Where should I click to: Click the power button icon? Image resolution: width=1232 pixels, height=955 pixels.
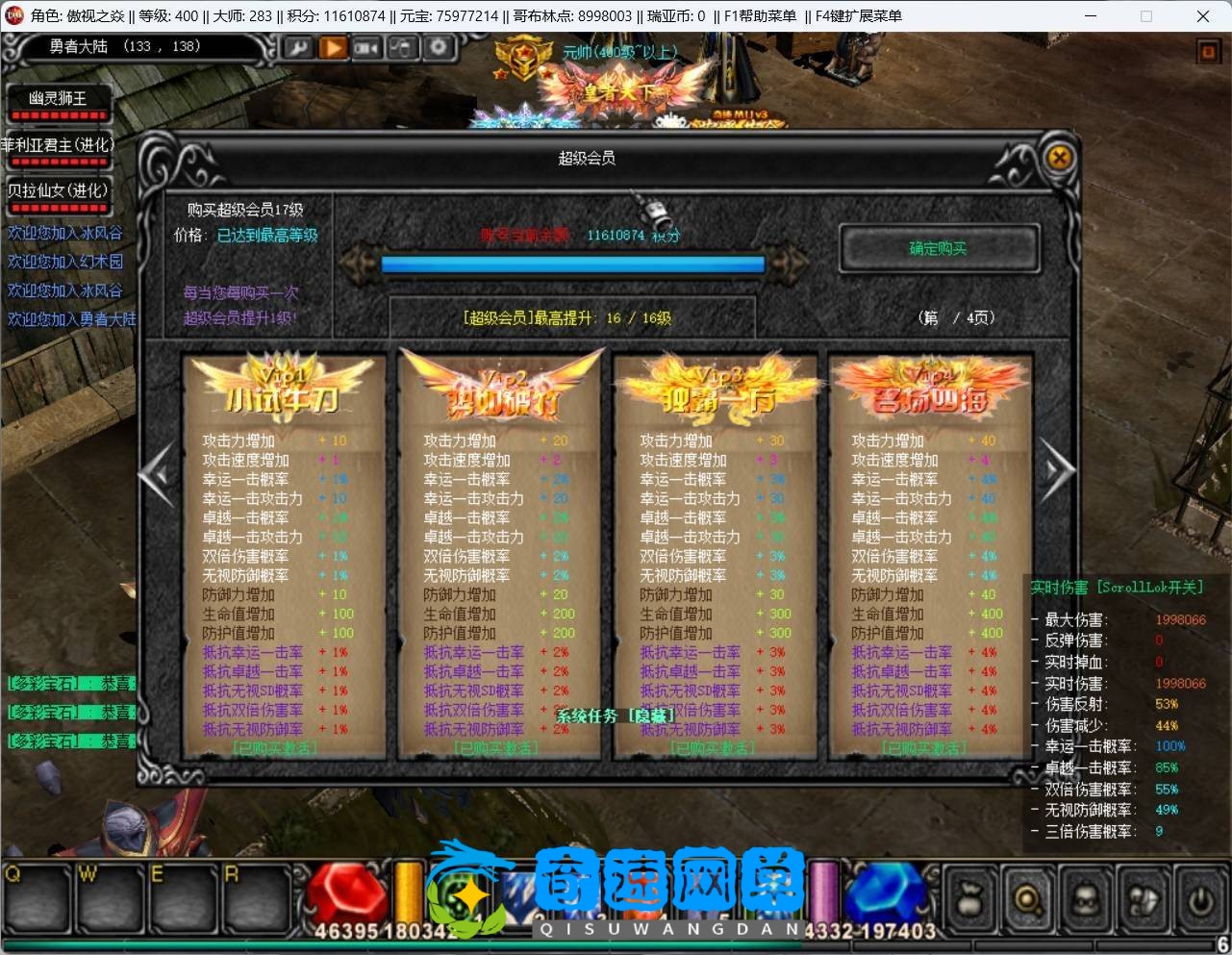(x=1199, y=900)
